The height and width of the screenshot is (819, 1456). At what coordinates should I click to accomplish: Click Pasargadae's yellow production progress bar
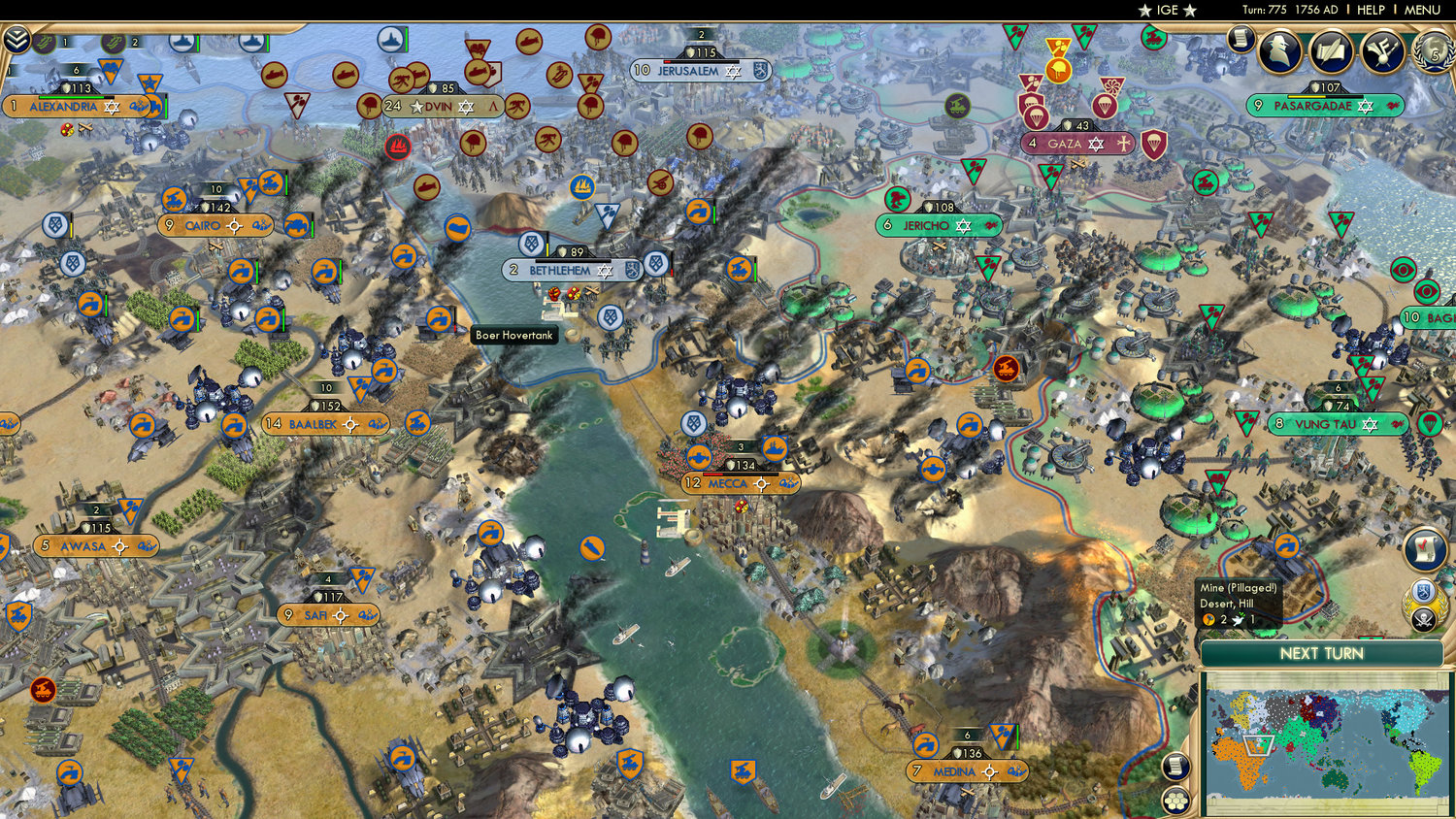pos(1307,94)
